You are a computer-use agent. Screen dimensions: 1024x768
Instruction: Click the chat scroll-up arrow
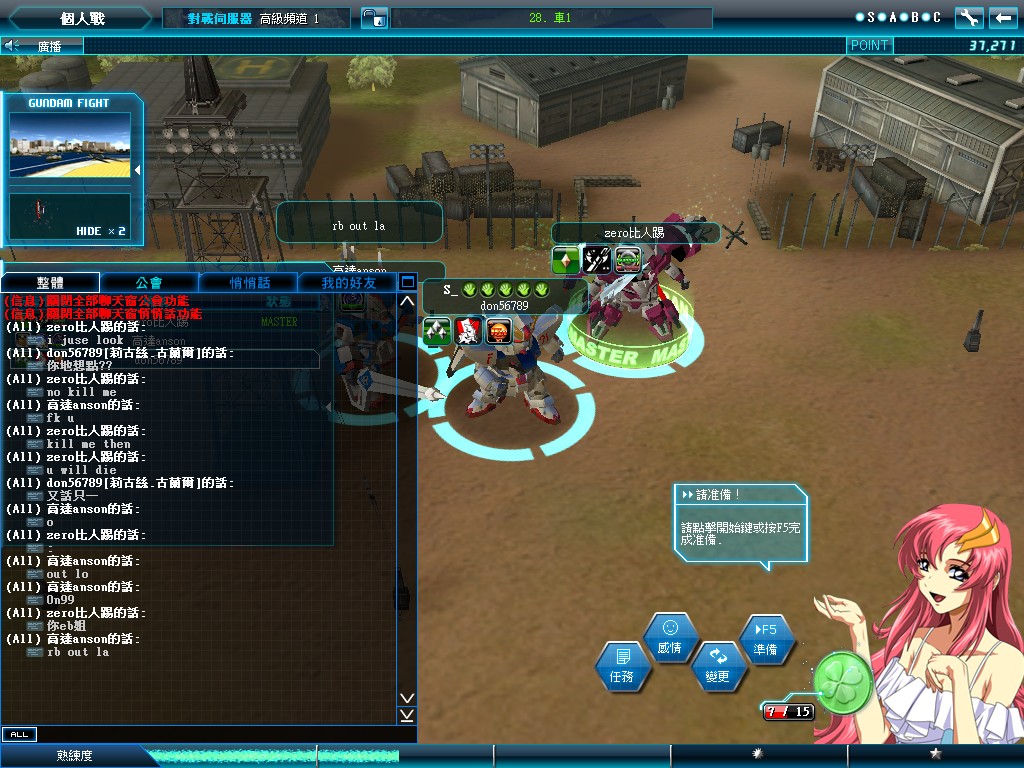click(x=407, y=301)
